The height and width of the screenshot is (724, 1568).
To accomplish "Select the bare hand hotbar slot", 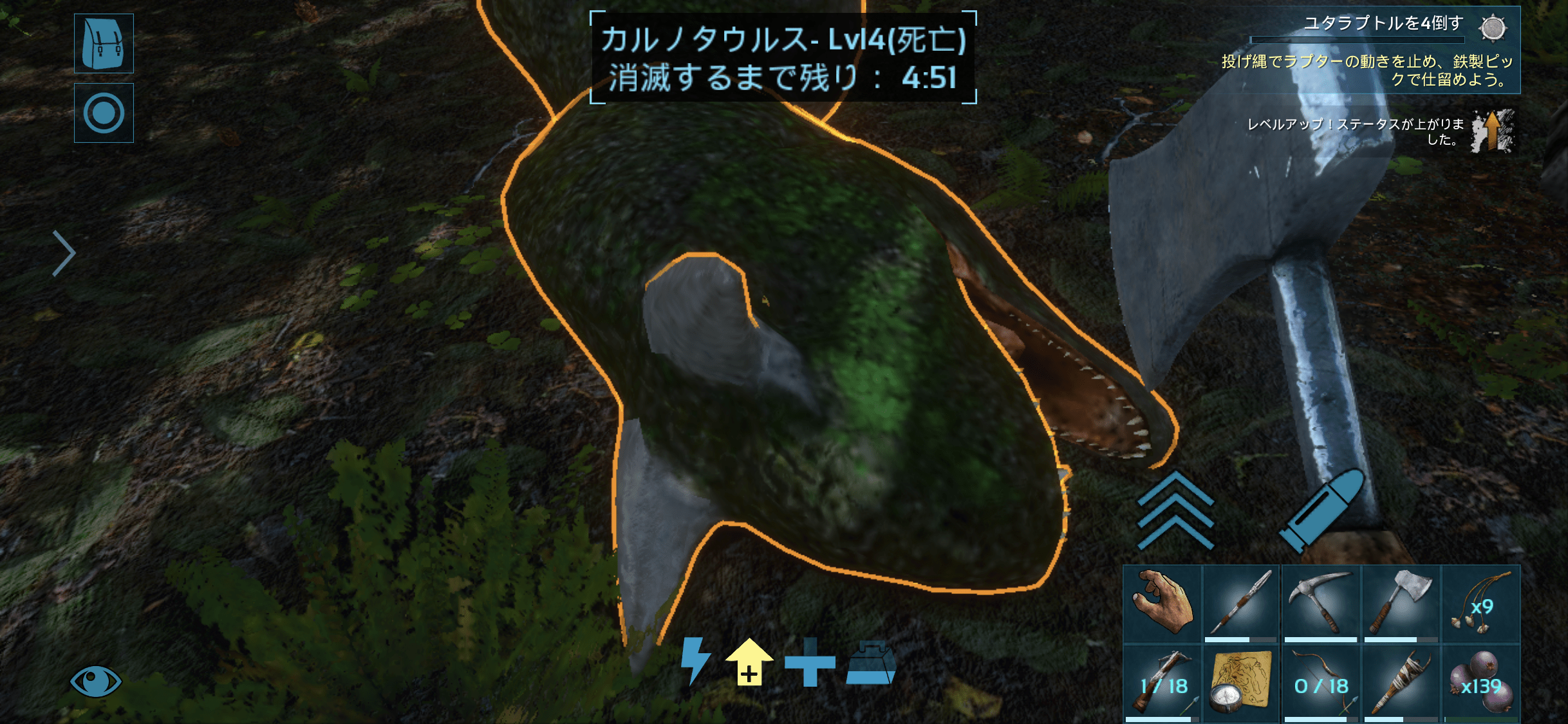I will (x=1162, y=604).
